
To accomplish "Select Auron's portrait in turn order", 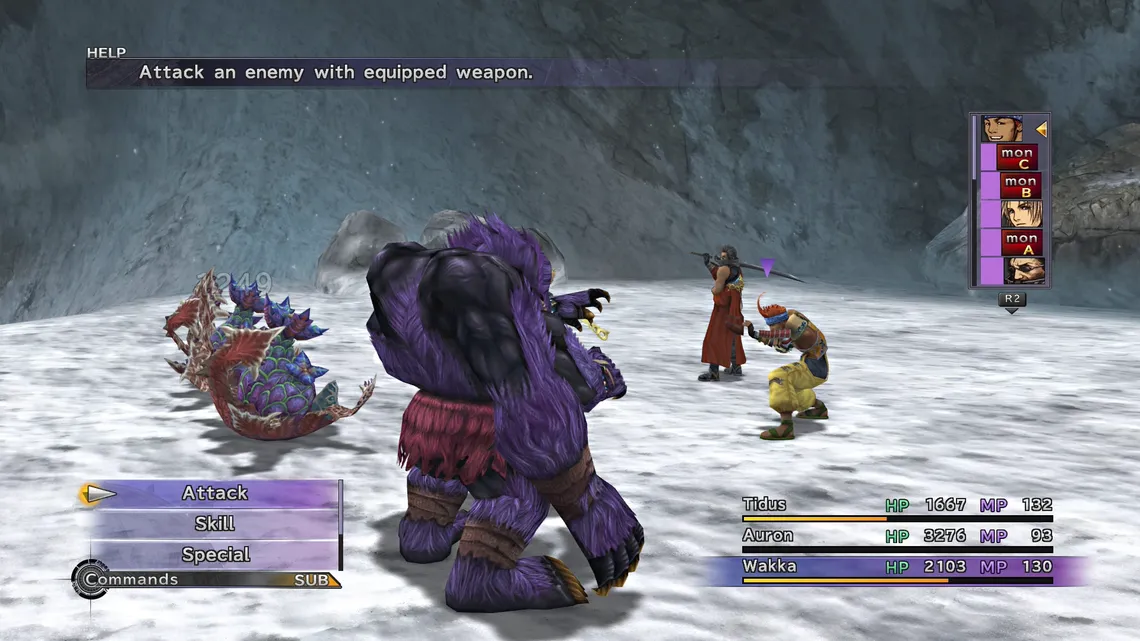I will pos(1024,271).
